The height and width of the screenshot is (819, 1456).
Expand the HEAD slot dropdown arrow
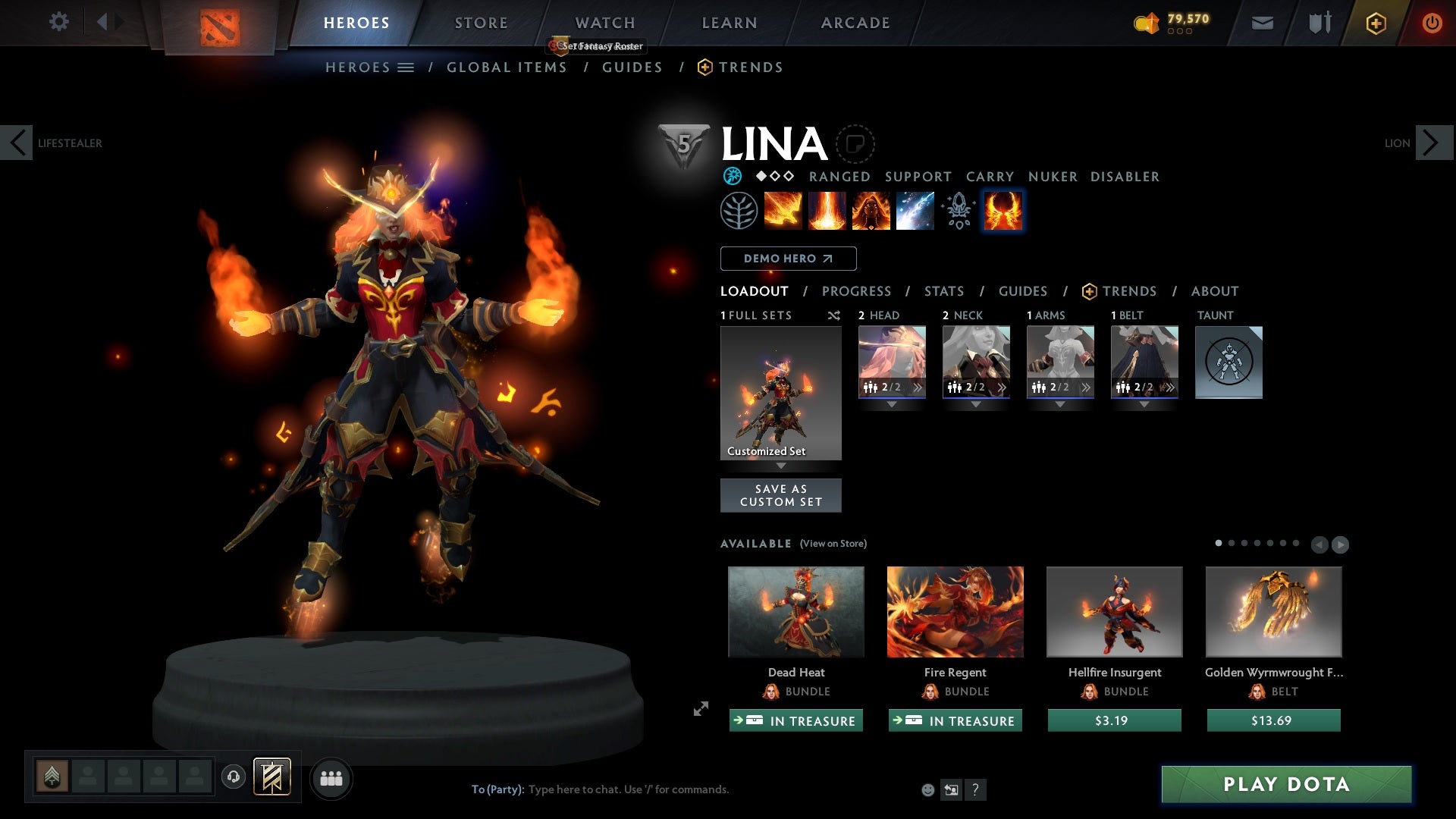pyautogui.click(x=892, y=404)
